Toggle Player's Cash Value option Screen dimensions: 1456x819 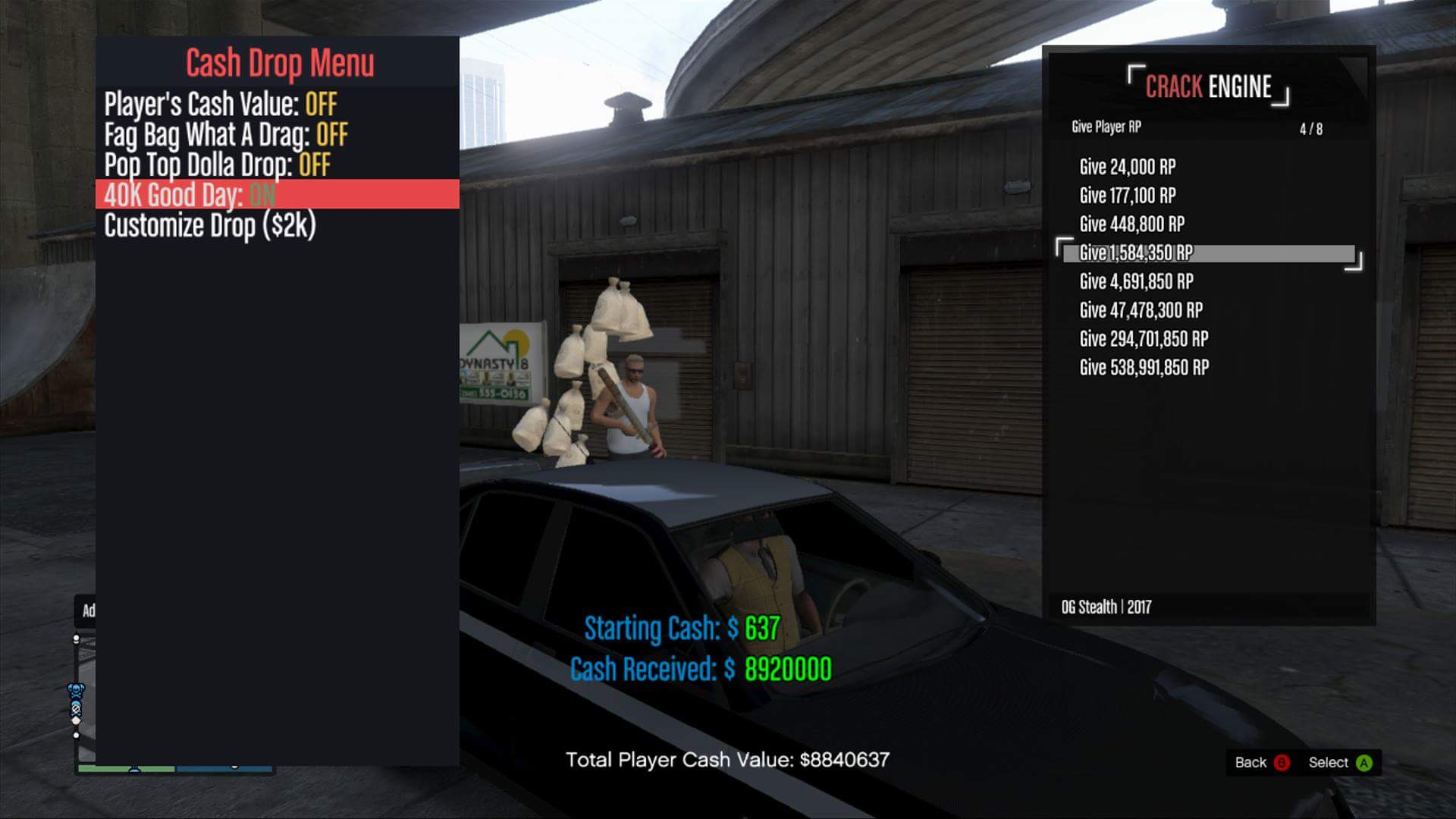220,105
